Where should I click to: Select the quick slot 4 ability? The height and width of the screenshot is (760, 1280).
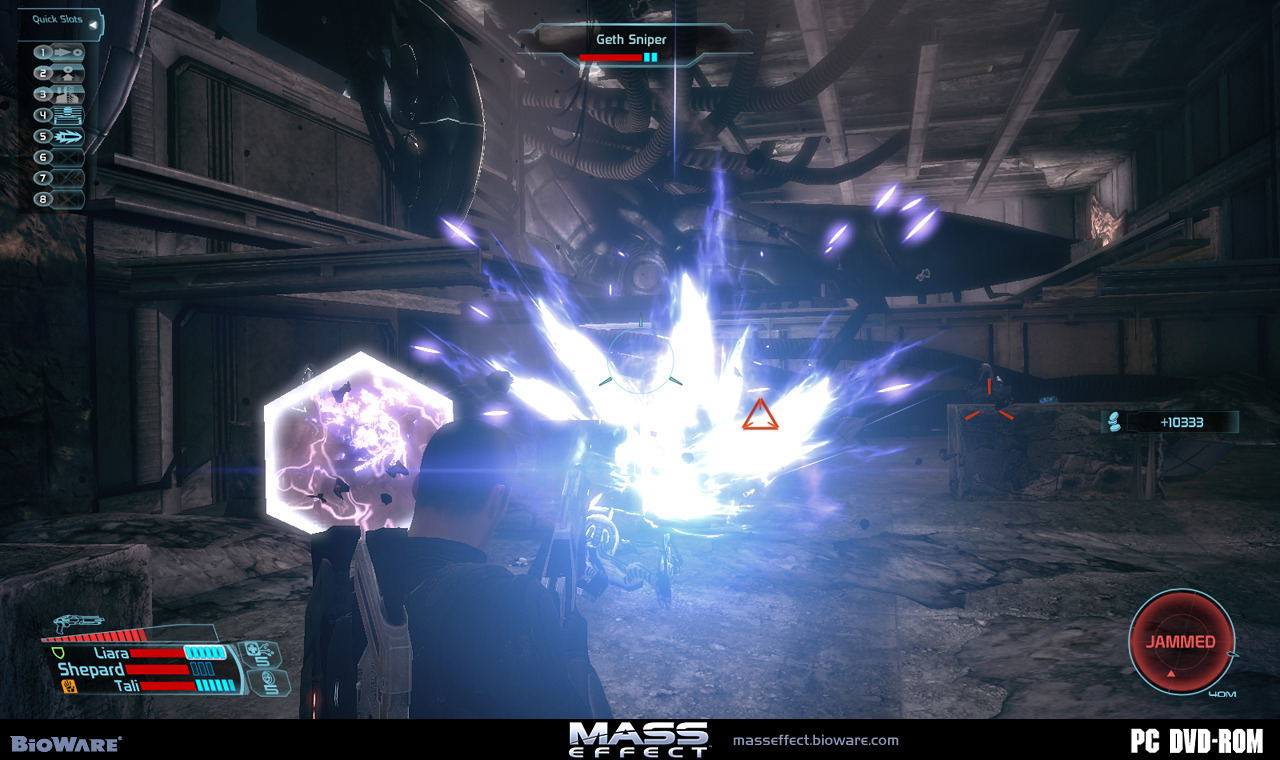click(60, 115)
